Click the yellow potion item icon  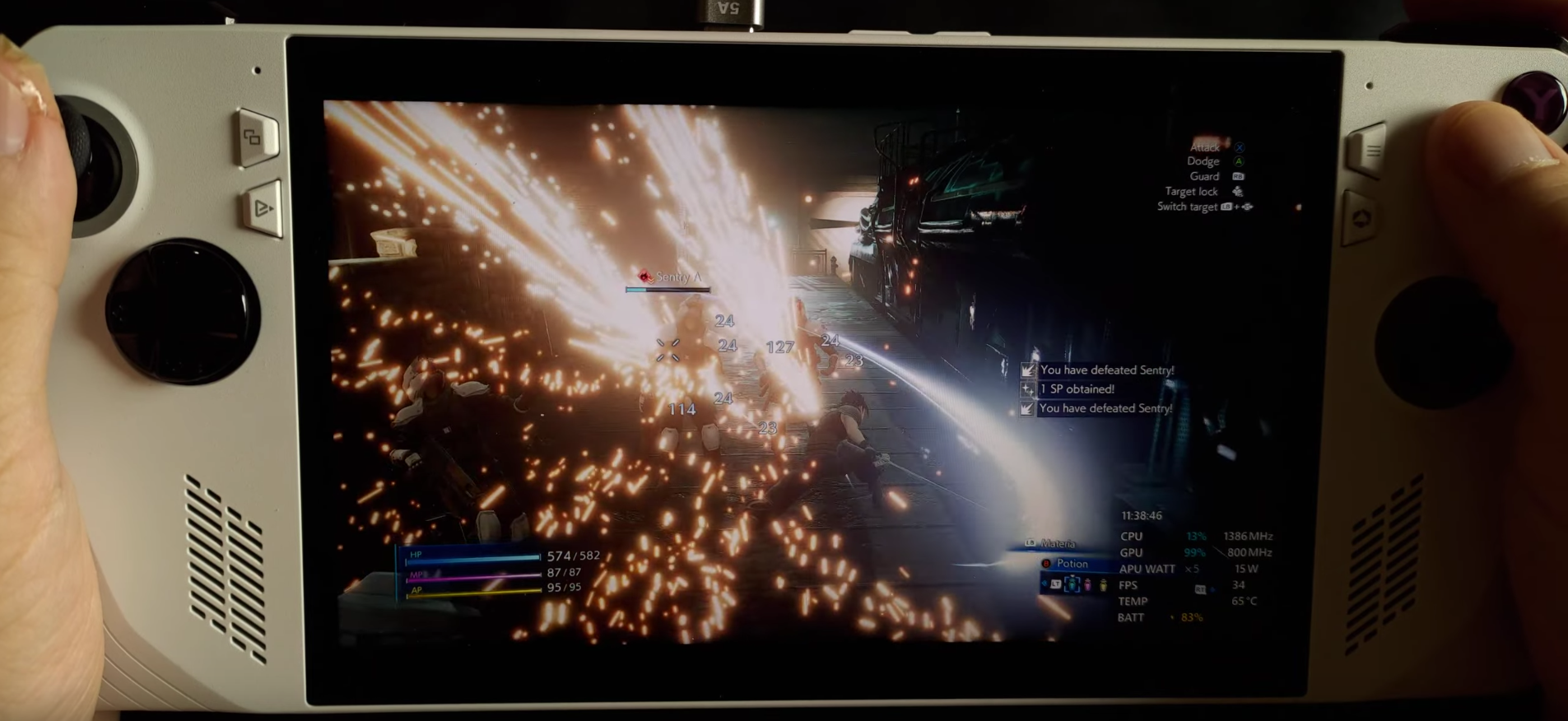[1104, 585]
